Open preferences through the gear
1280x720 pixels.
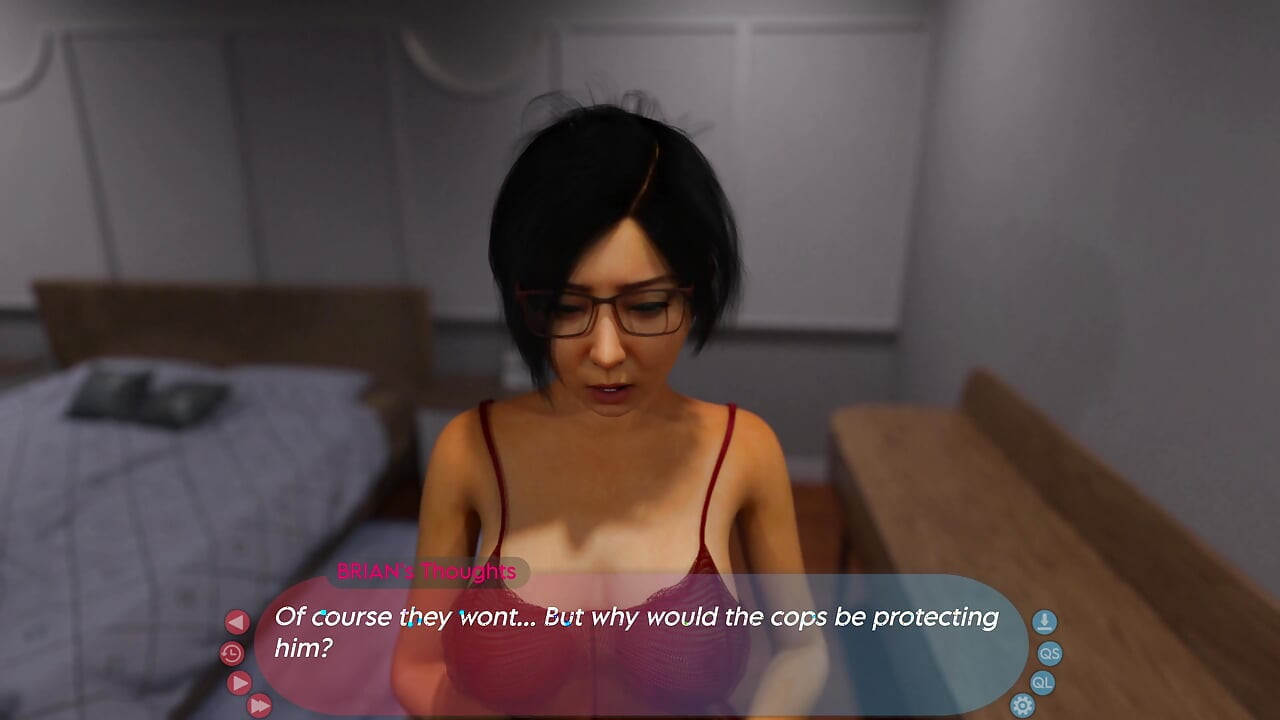1021,705
